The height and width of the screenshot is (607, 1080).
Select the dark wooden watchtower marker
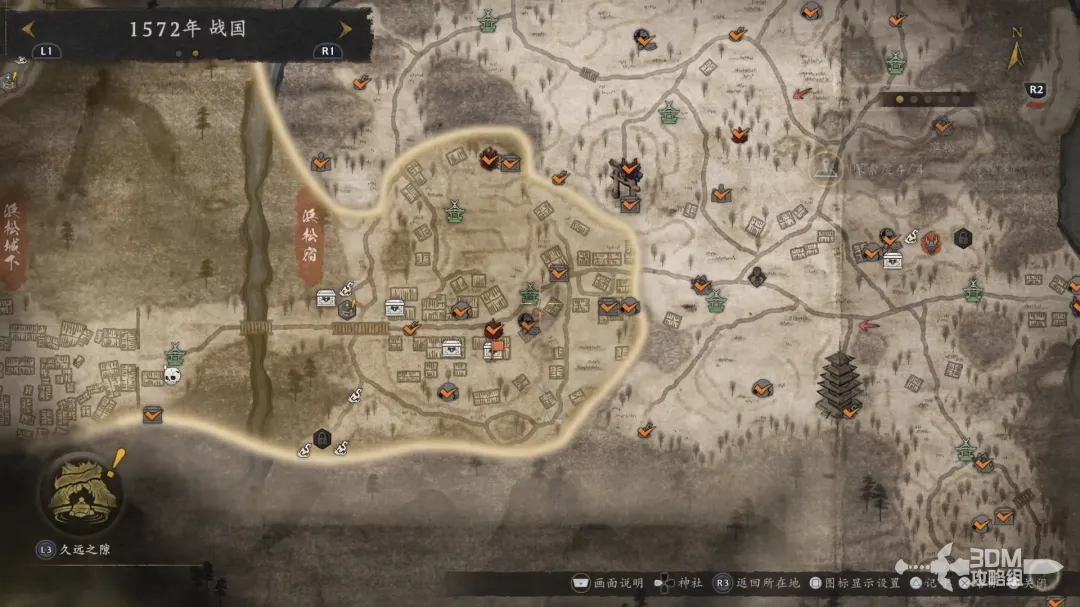click(x=628, y=176)
